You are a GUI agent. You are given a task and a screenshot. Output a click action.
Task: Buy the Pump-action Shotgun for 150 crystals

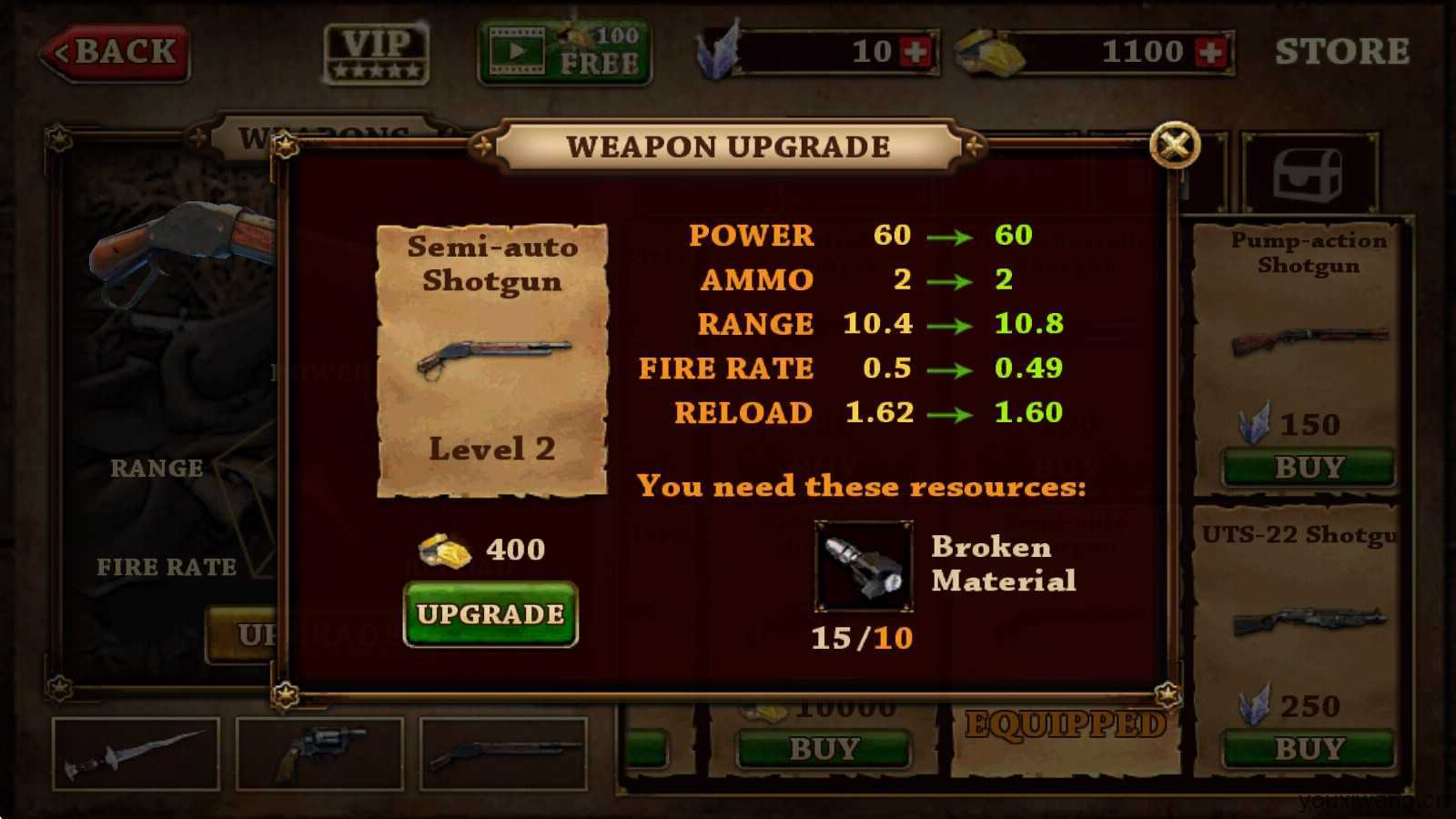coord(1309,468)
